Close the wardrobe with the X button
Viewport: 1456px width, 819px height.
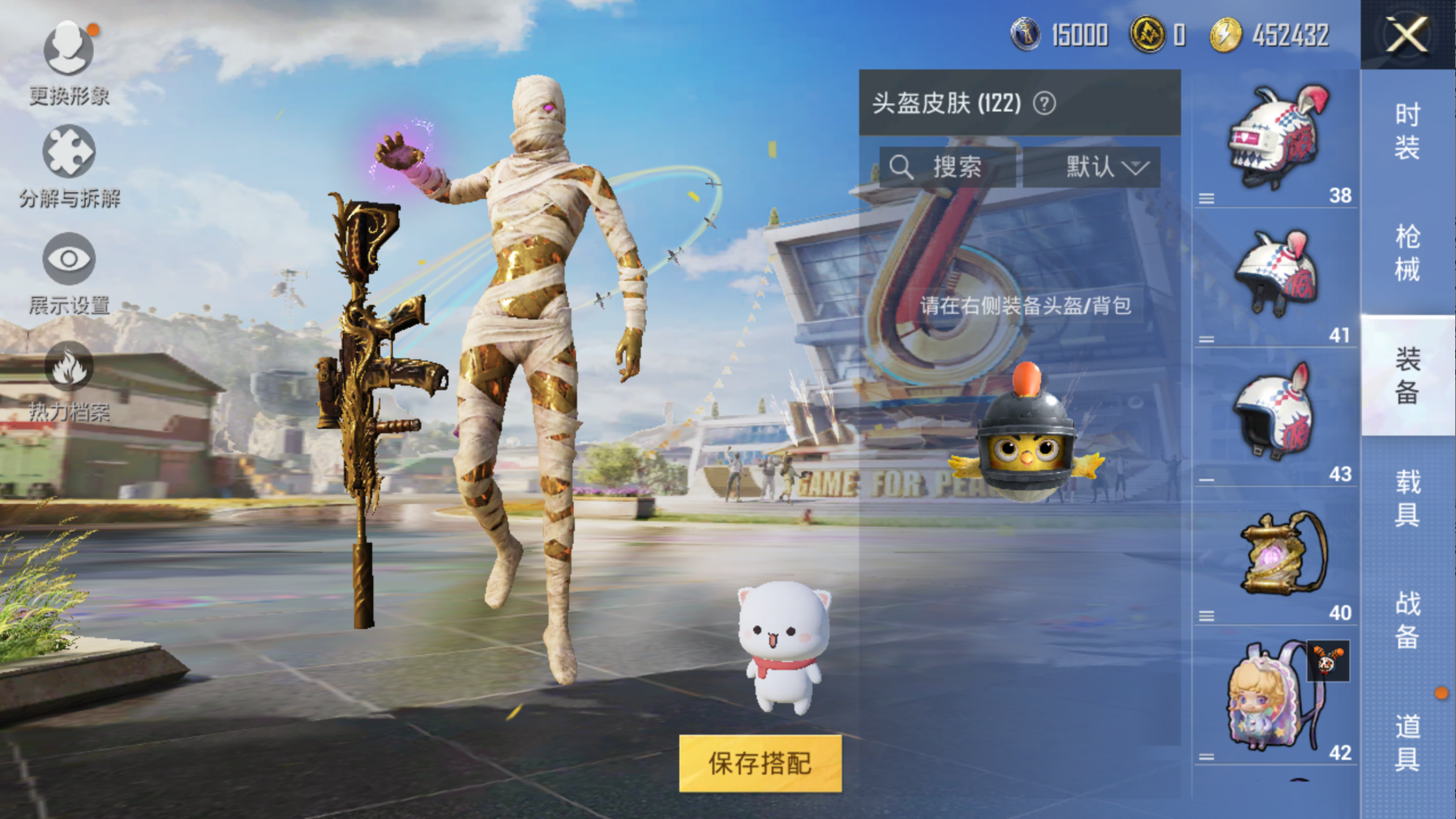coord(1407,35)
